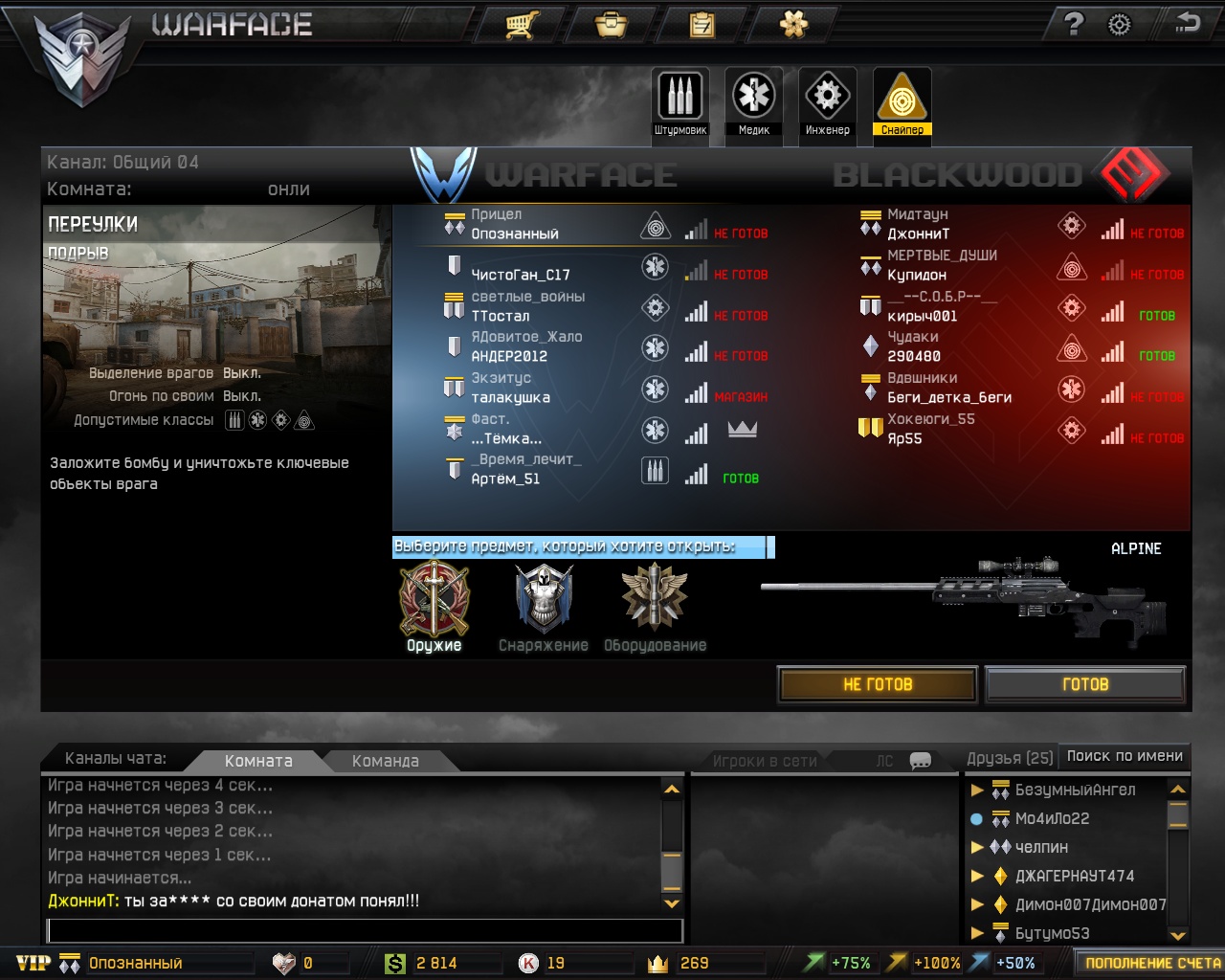Click the back arrow button

(1187, 23)
